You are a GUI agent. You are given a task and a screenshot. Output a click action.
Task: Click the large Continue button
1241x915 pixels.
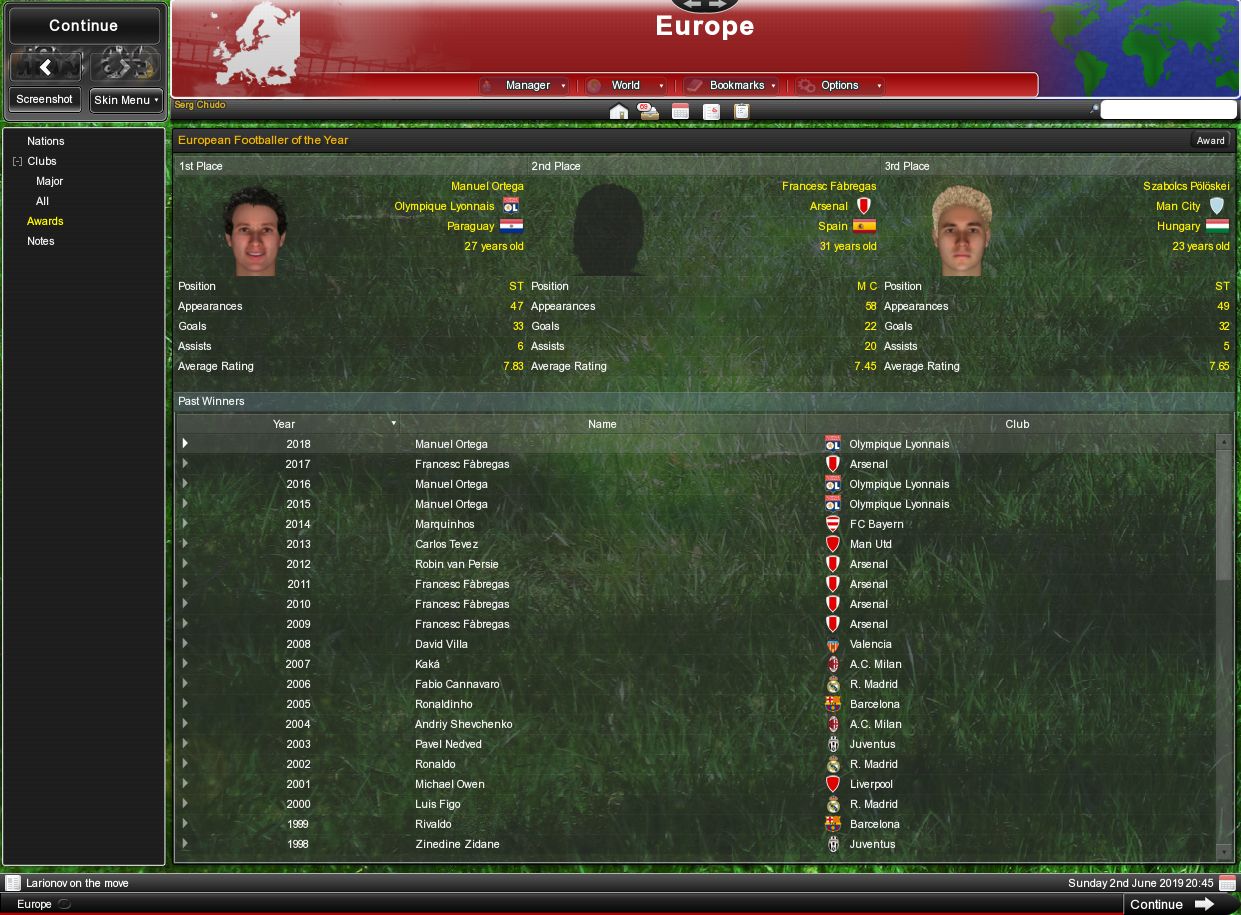[x=84, y=26]
